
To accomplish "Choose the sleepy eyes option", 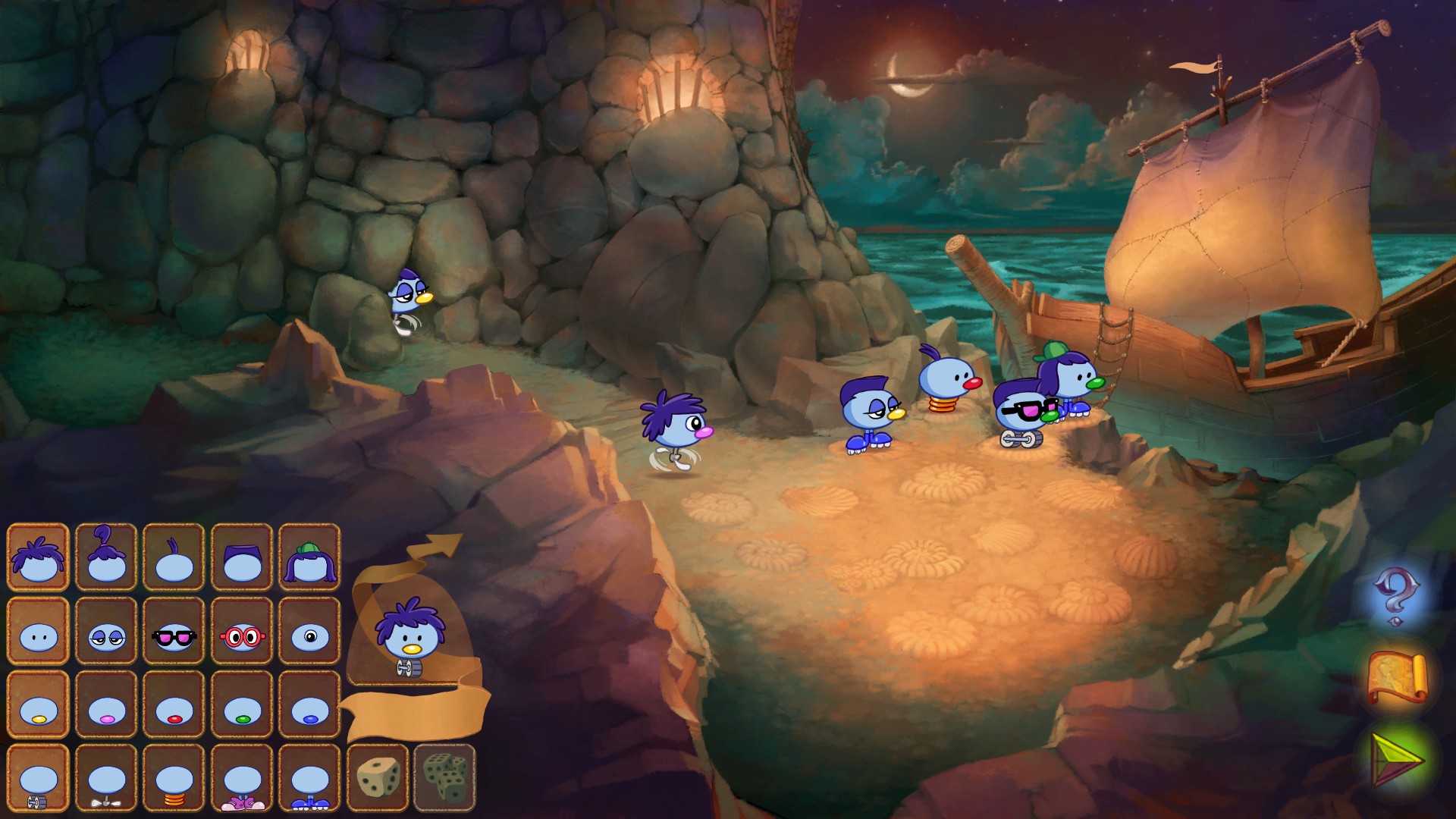I will tap(106, 631).
